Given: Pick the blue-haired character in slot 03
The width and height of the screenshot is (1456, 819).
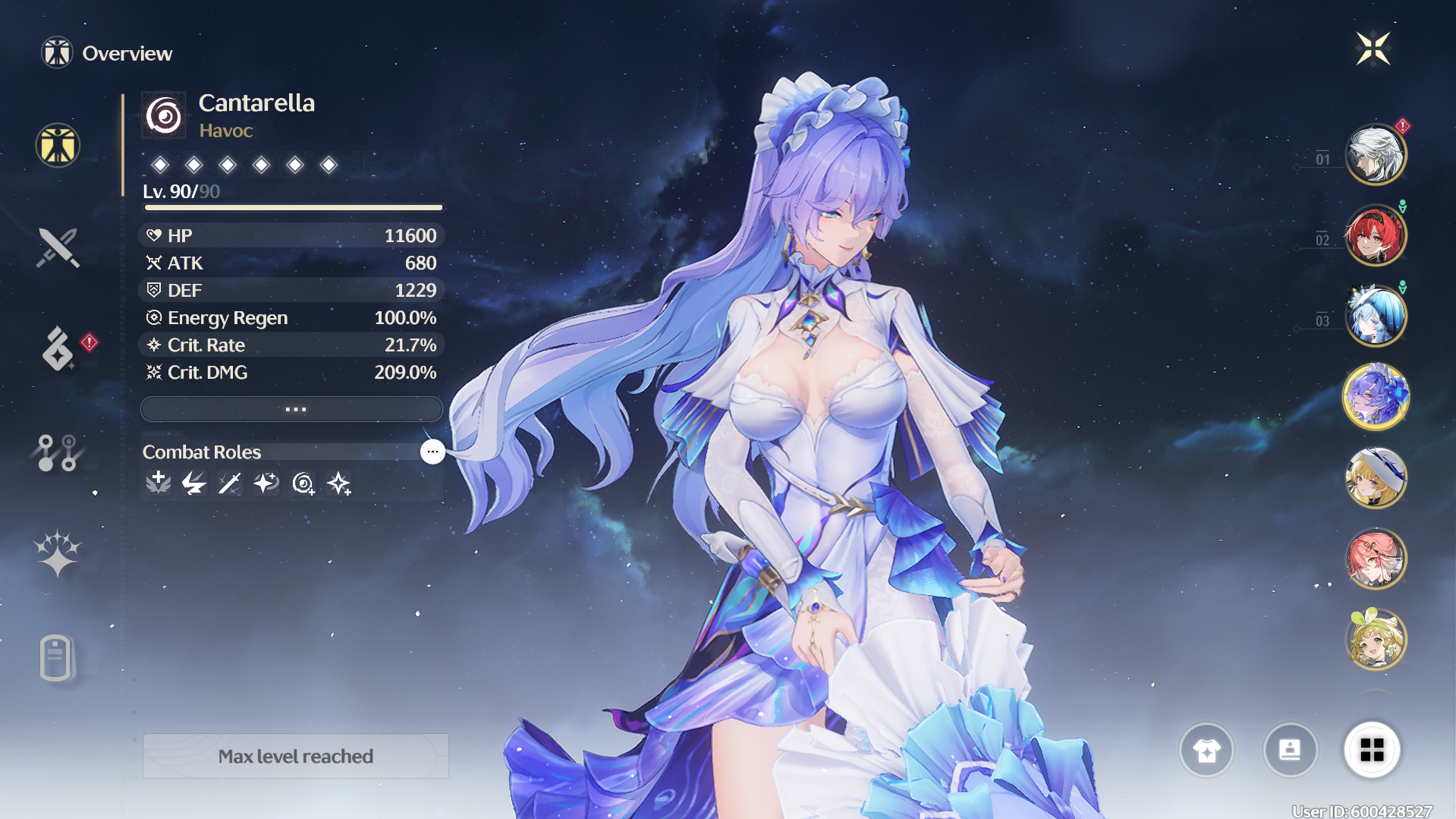Looking at the screenshot, I should pos(1375,316).
